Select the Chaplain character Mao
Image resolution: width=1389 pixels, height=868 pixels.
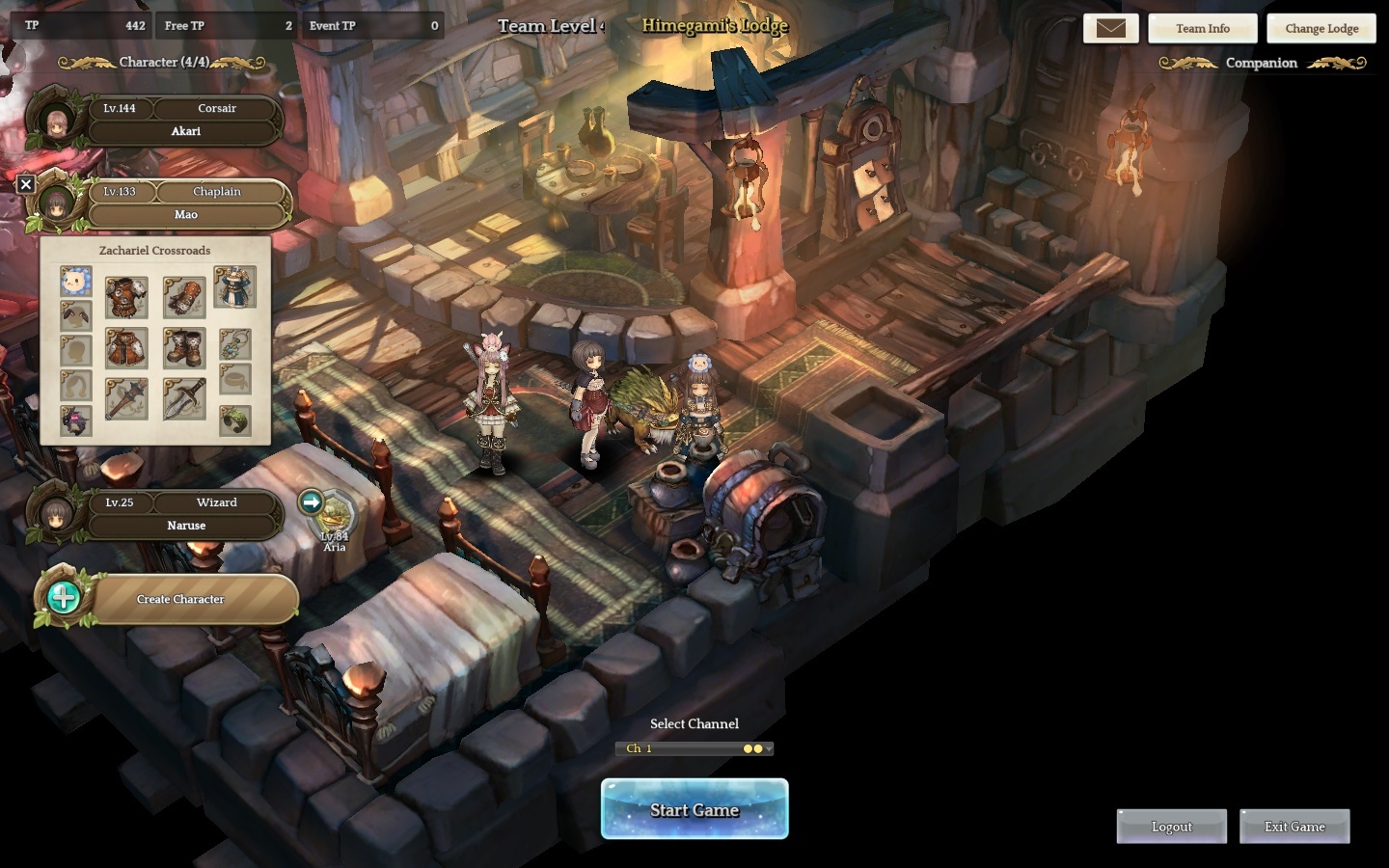[185, 203]
